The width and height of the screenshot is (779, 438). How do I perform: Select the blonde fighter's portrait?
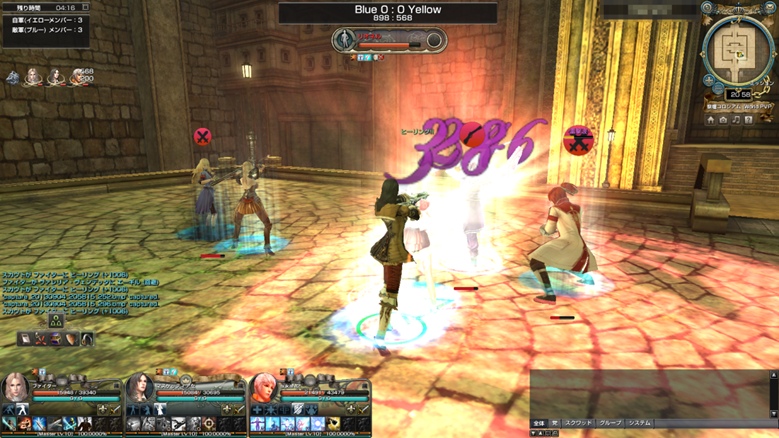click(16, 387)
